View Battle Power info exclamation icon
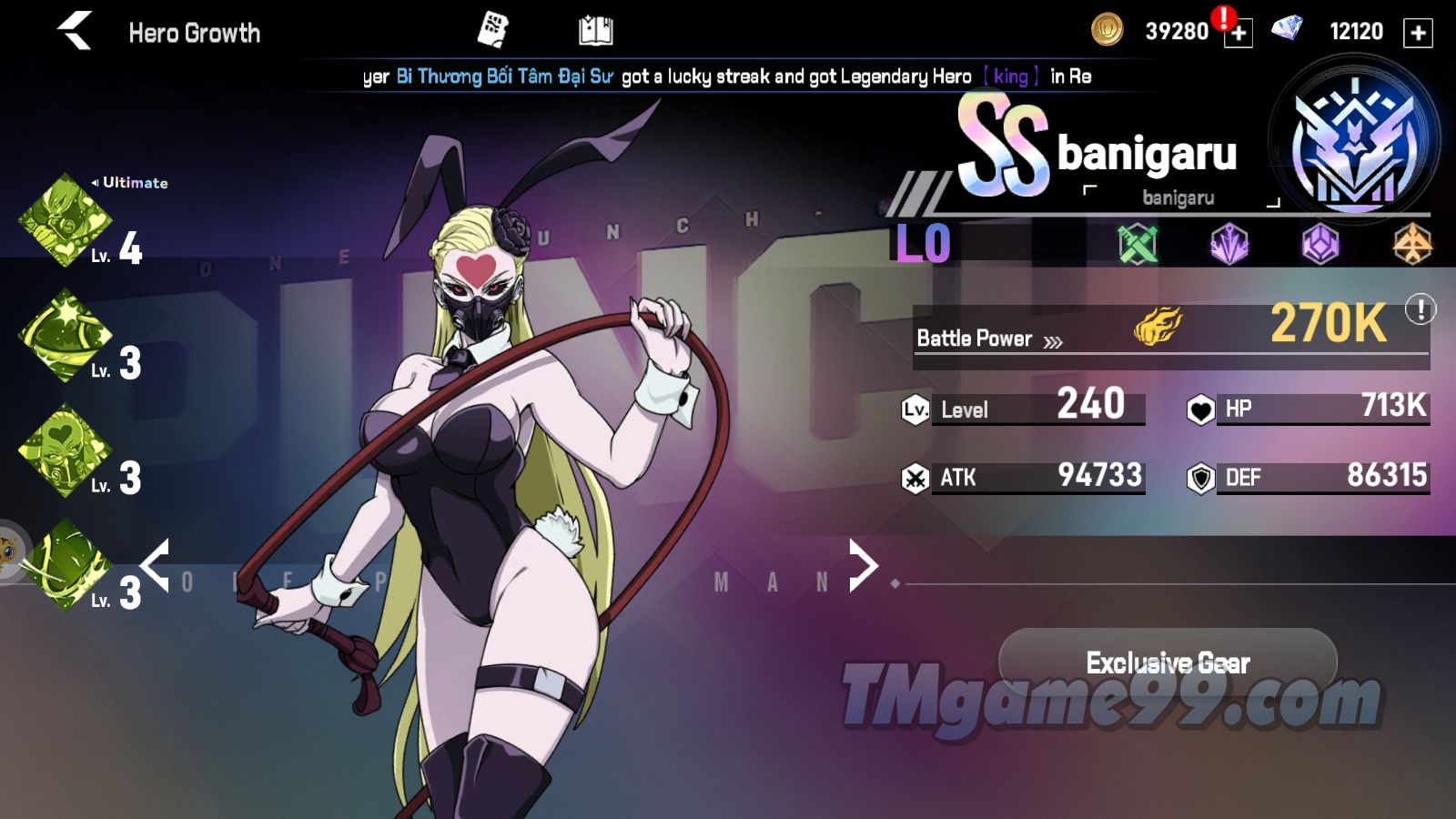This screenshot has height=819, width=1456. 1420,309
